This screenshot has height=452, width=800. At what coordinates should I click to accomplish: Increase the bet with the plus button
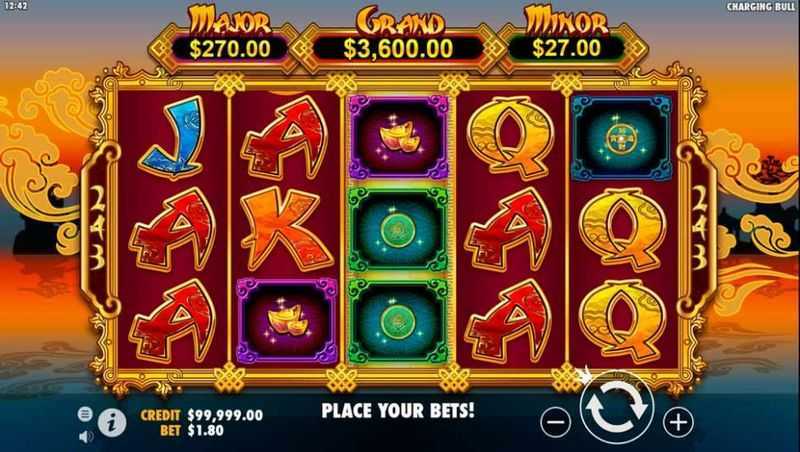tap(678, 422)
